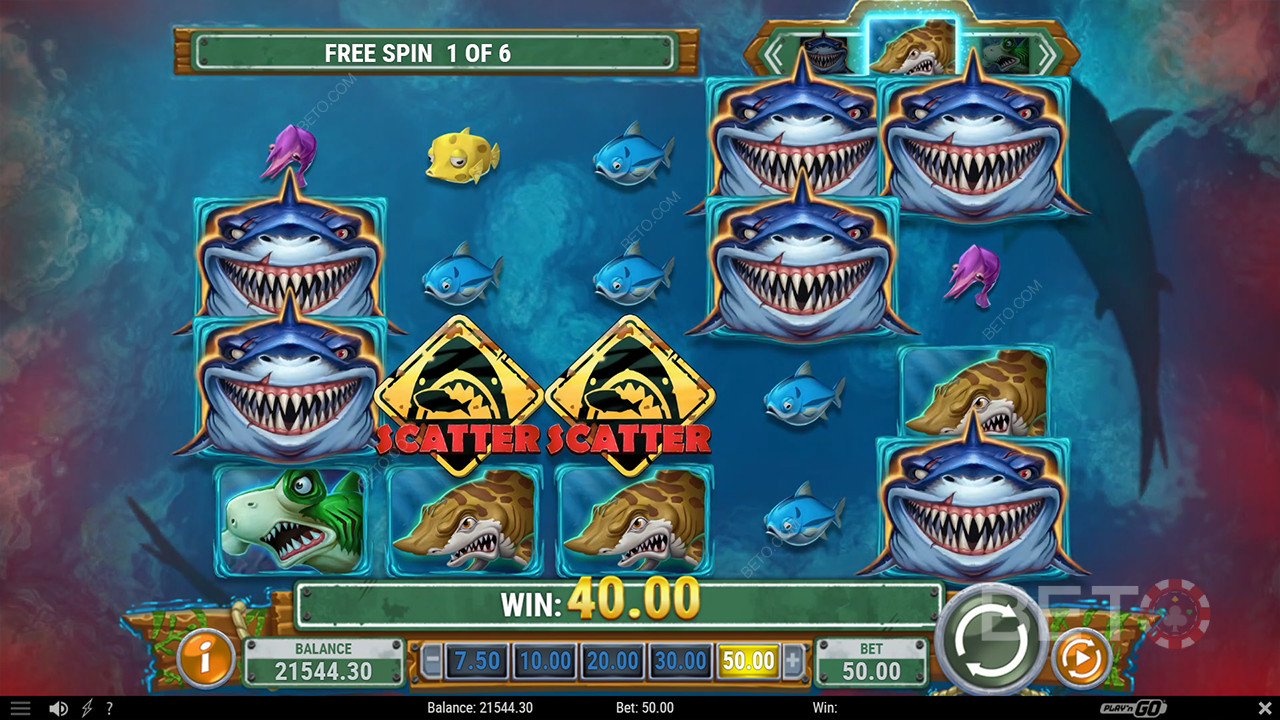Select the 7.50 bet value
The height and width of the screenshot is (720, 1280).
pos(477,661)
